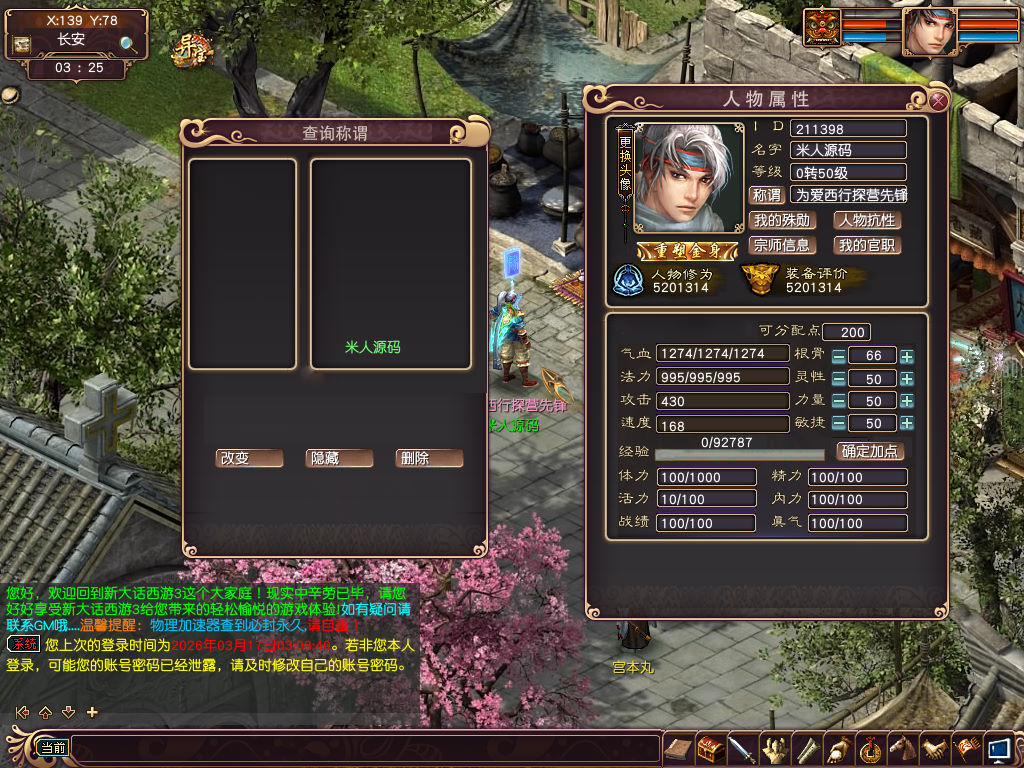Image resolution: width=1024 pixels, height=768 pixels.
Task: Delete the title using 删除 button
Action: click(429, 458)
